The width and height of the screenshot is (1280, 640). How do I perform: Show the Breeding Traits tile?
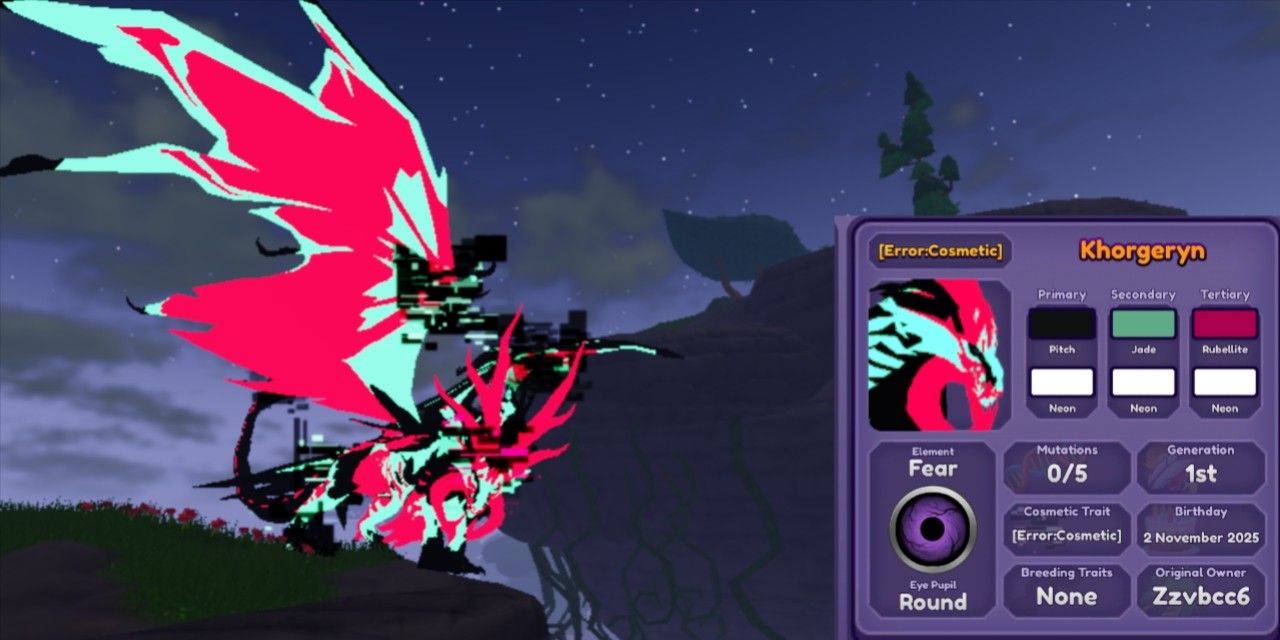1066,589
